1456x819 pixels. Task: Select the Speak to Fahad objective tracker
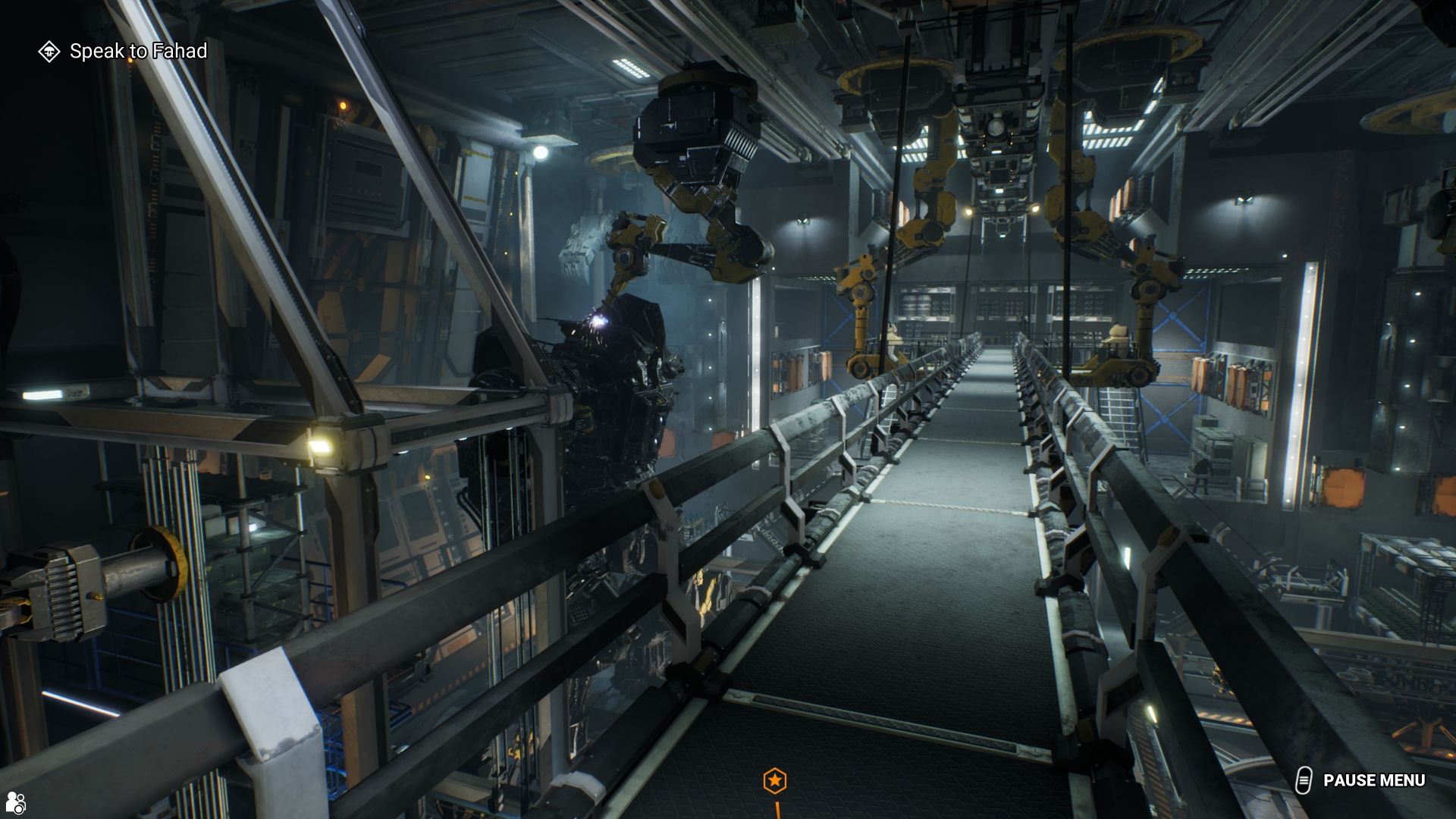(124, 51)
